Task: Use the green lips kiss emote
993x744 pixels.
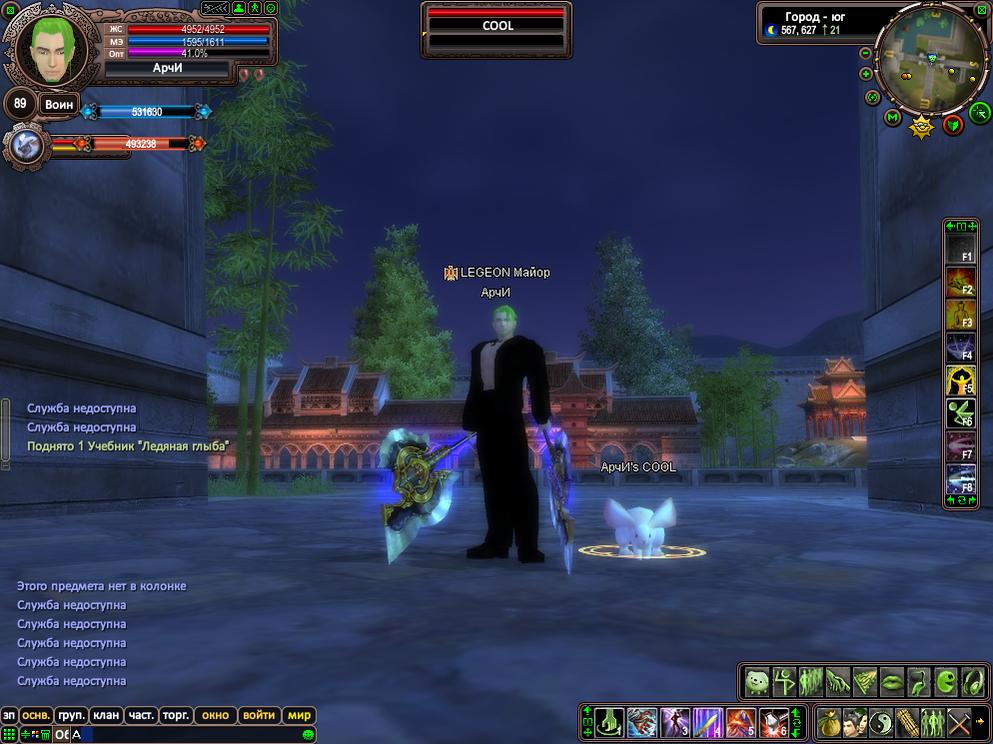Action: click(x=892, y=682)
